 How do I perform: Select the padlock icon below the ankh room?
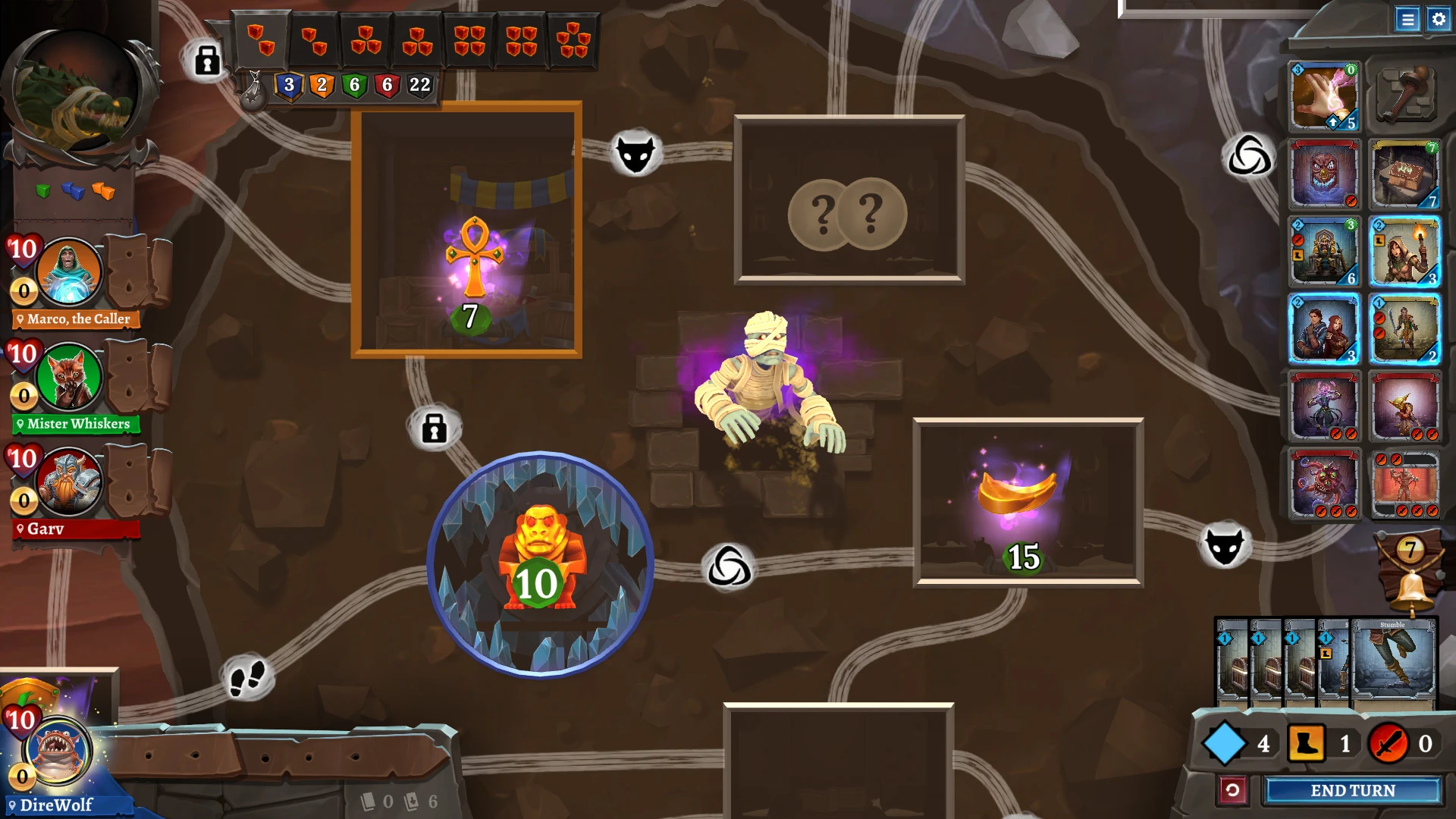click(433, 428)
